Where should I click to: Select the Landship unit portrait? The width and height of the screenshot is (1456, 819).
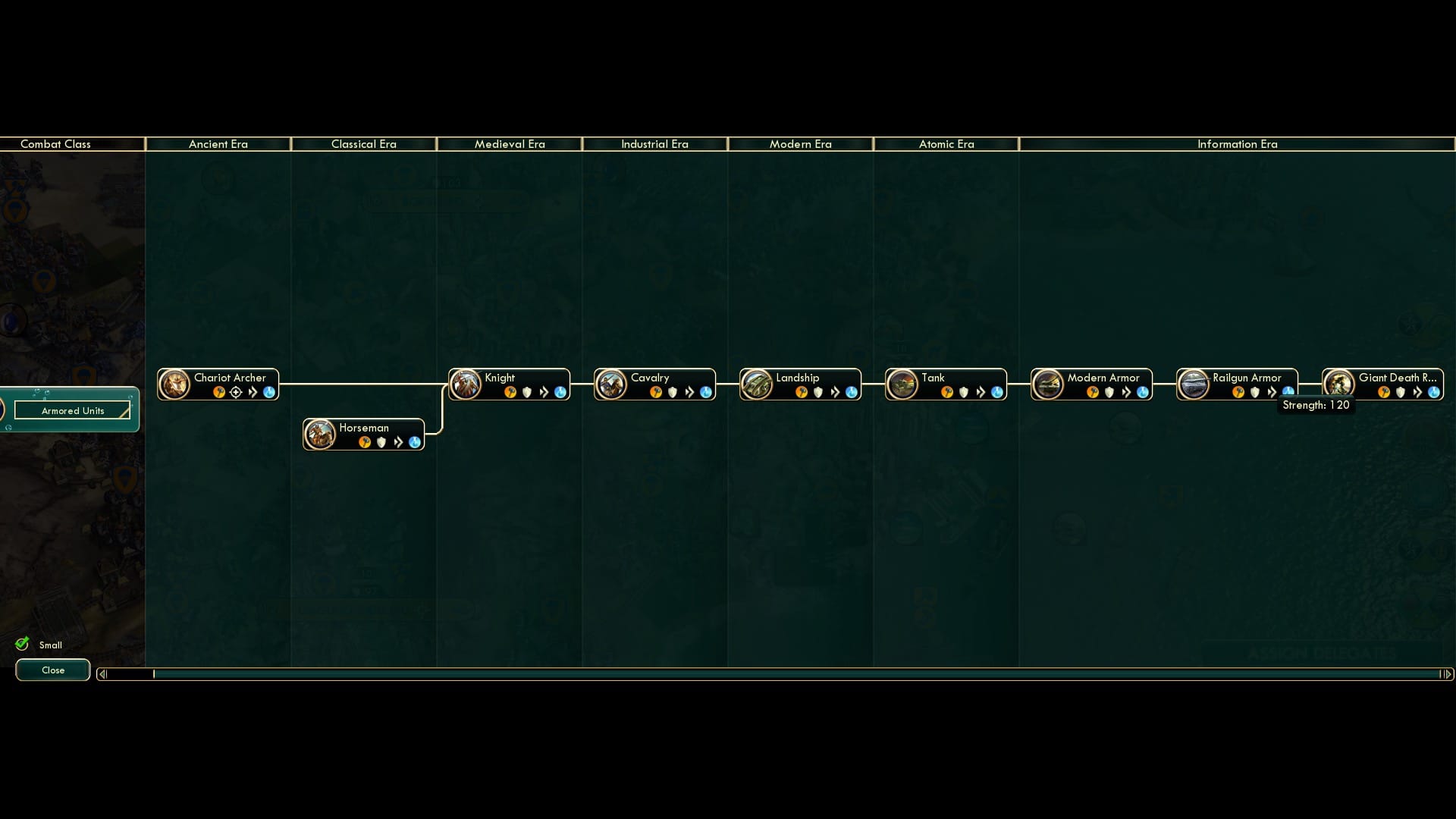(757, 384)
